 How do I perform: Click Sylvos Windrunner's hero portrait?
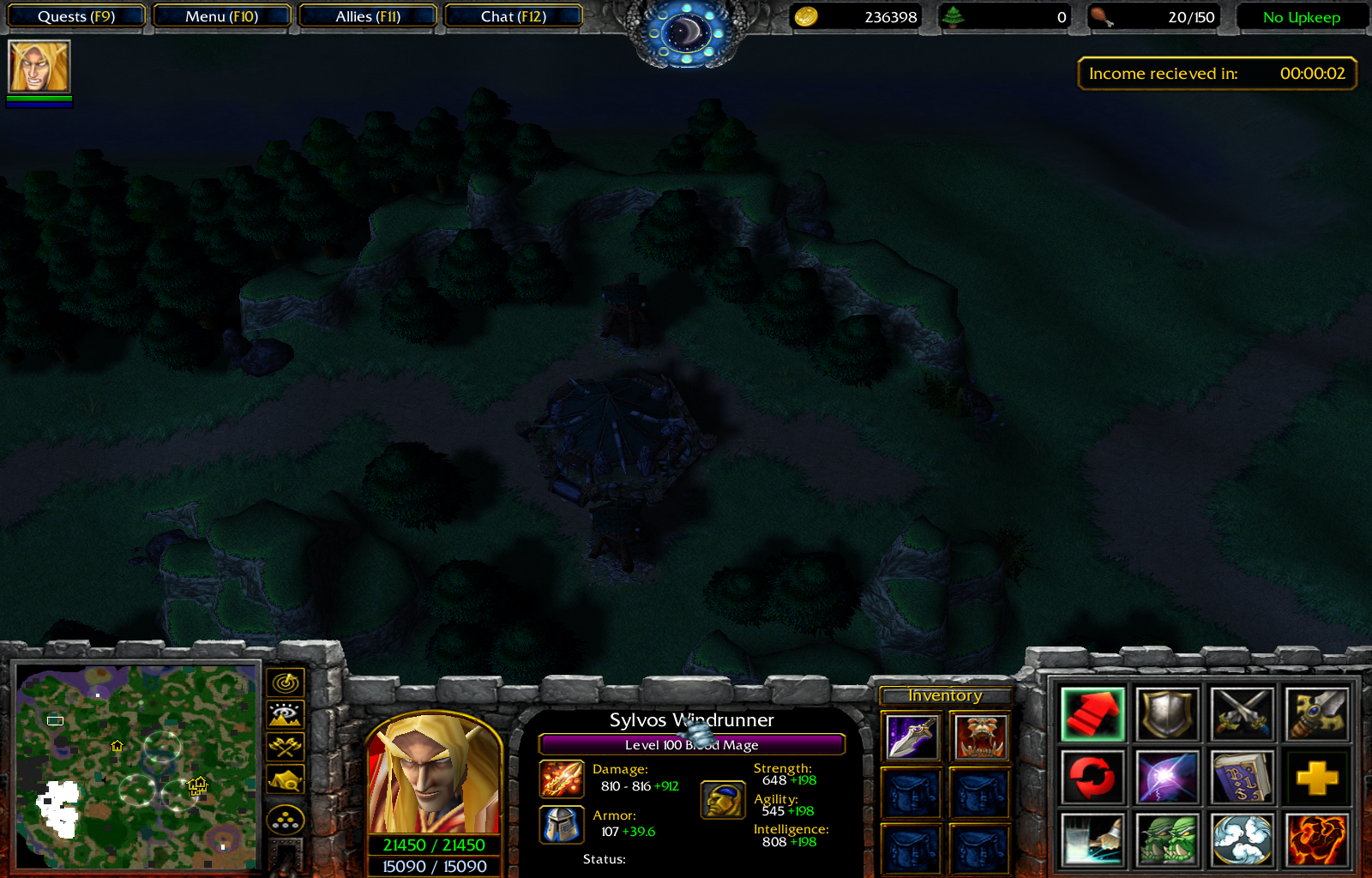tap(434, 776)
